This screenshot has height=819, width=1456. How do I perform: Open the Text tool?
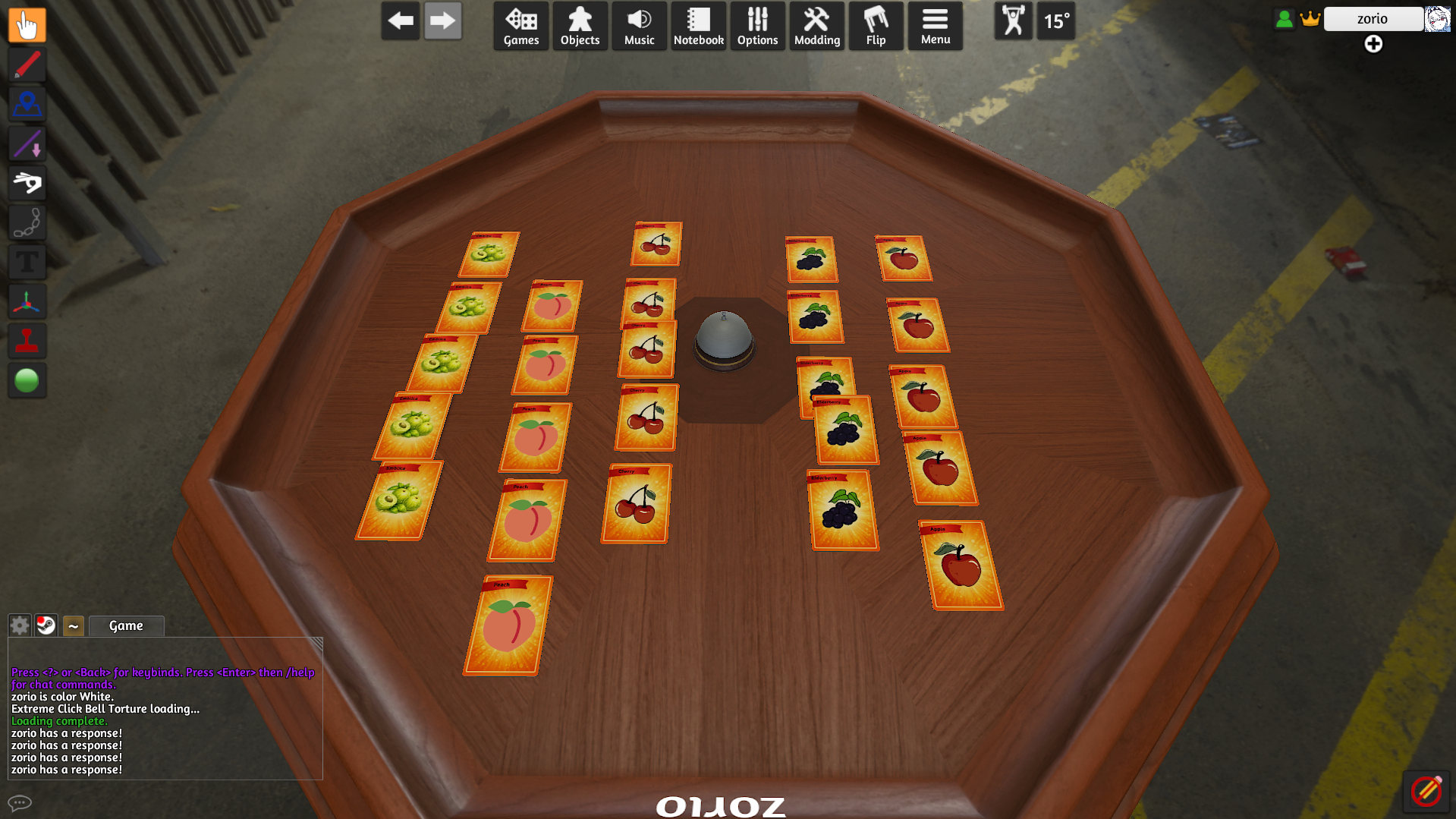pos(27,262)
